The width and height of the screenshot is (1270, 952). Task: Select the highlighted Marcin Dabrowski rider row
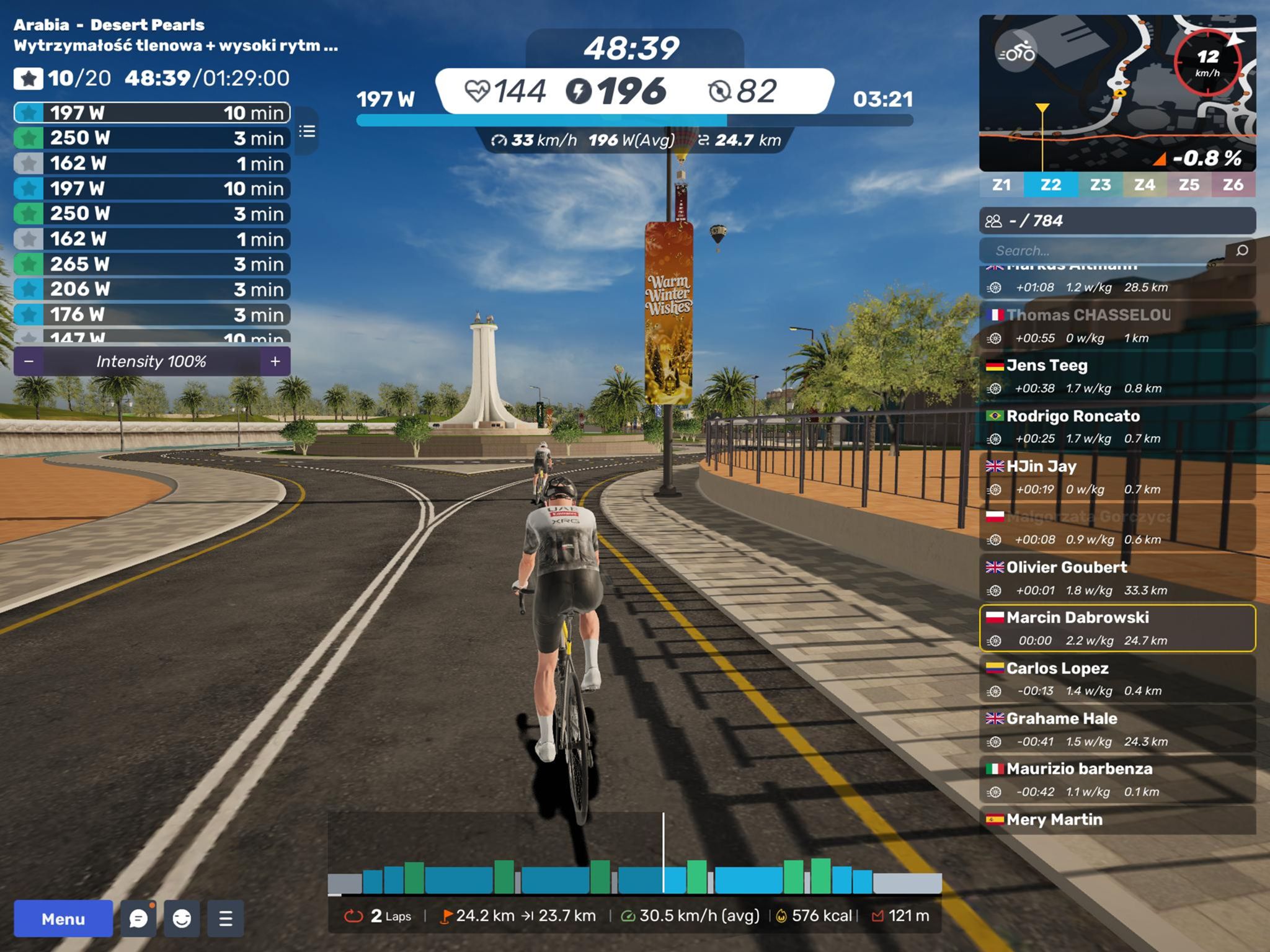[1116, 628]
